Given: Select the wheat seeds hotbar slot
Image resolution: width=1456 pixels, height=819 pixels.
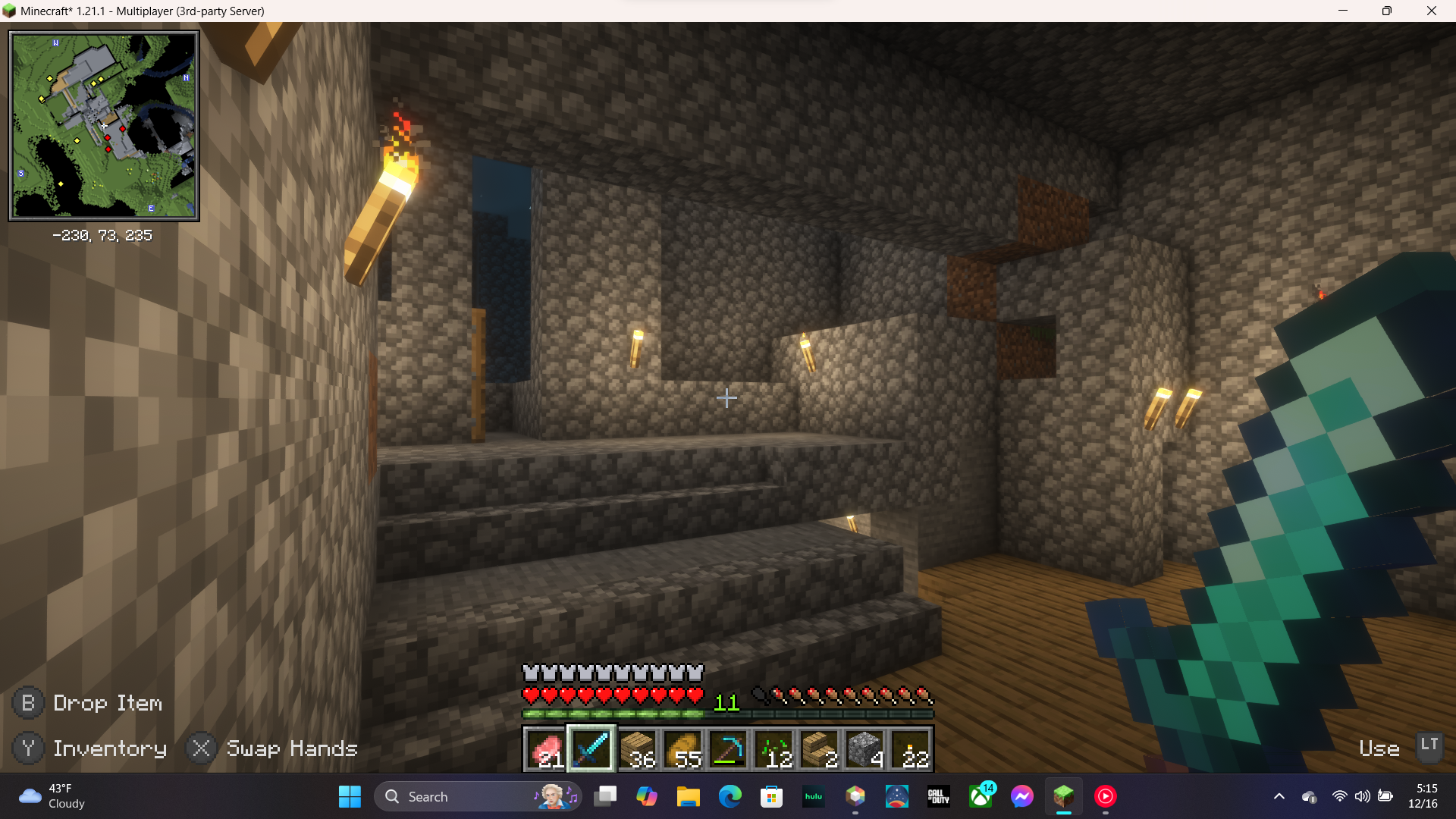Looking at the screenshot, I should [773, 749].
